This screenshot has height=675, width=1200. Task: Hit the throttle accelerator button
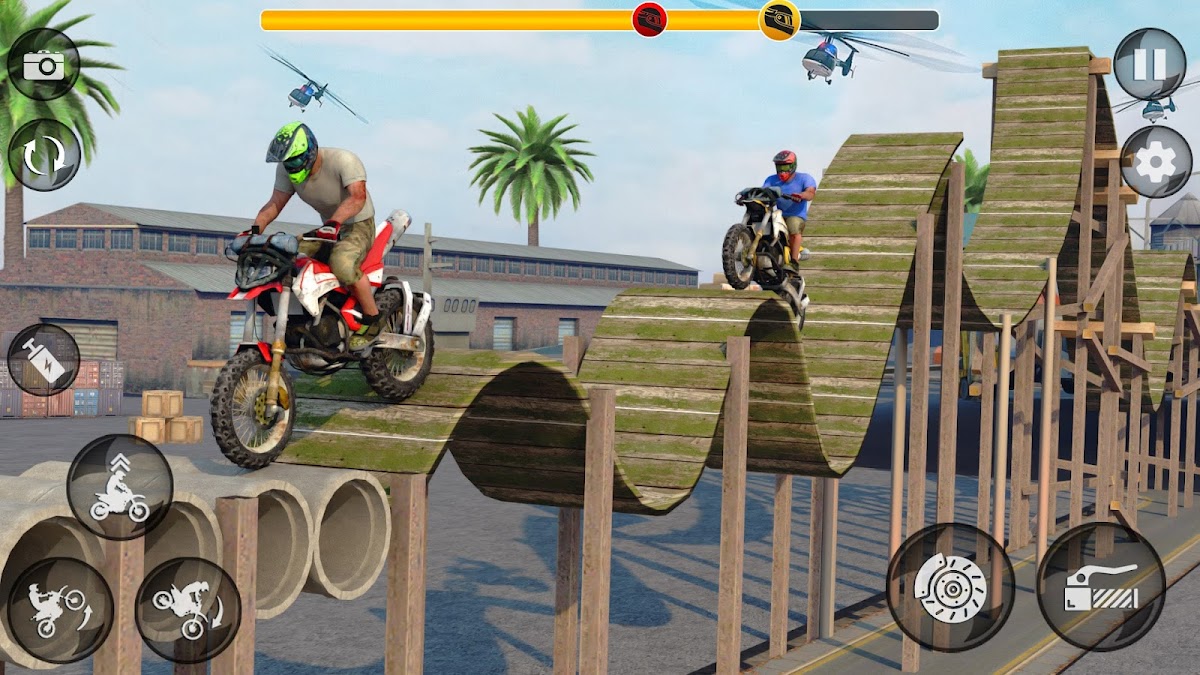pyautogui.click(x=1100, y=587)
